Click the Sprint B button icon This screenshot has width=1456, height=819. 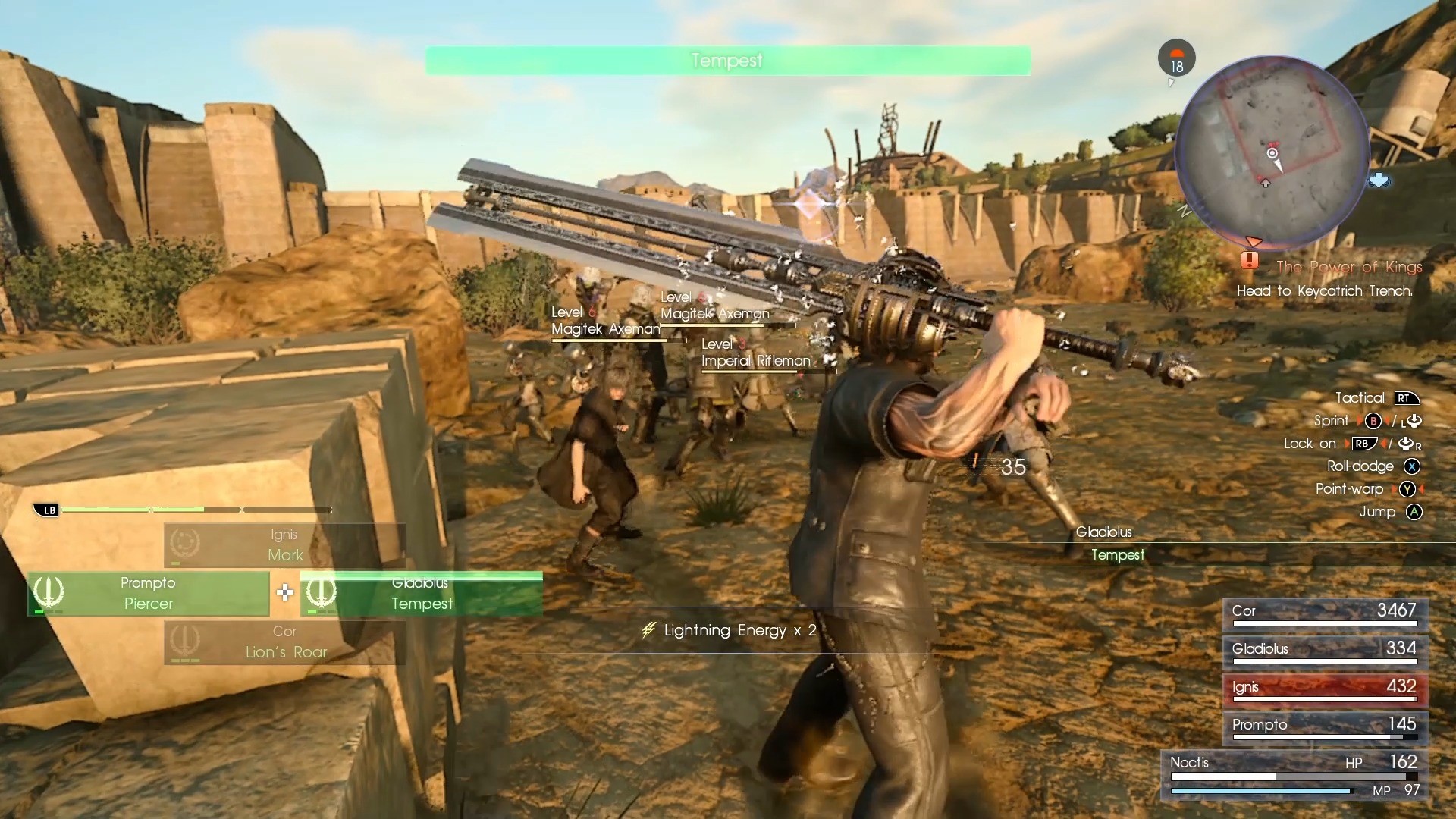[x=1374, y=421]
